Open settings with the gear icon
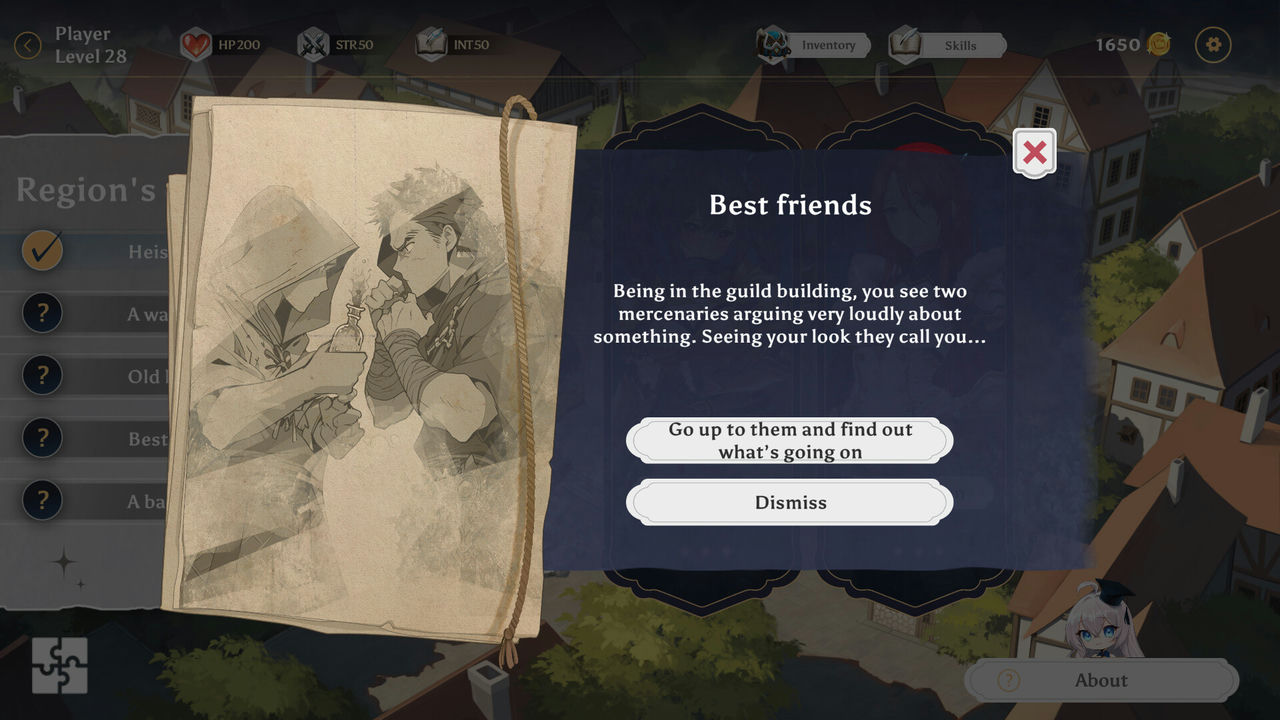 pos(1214,44)
